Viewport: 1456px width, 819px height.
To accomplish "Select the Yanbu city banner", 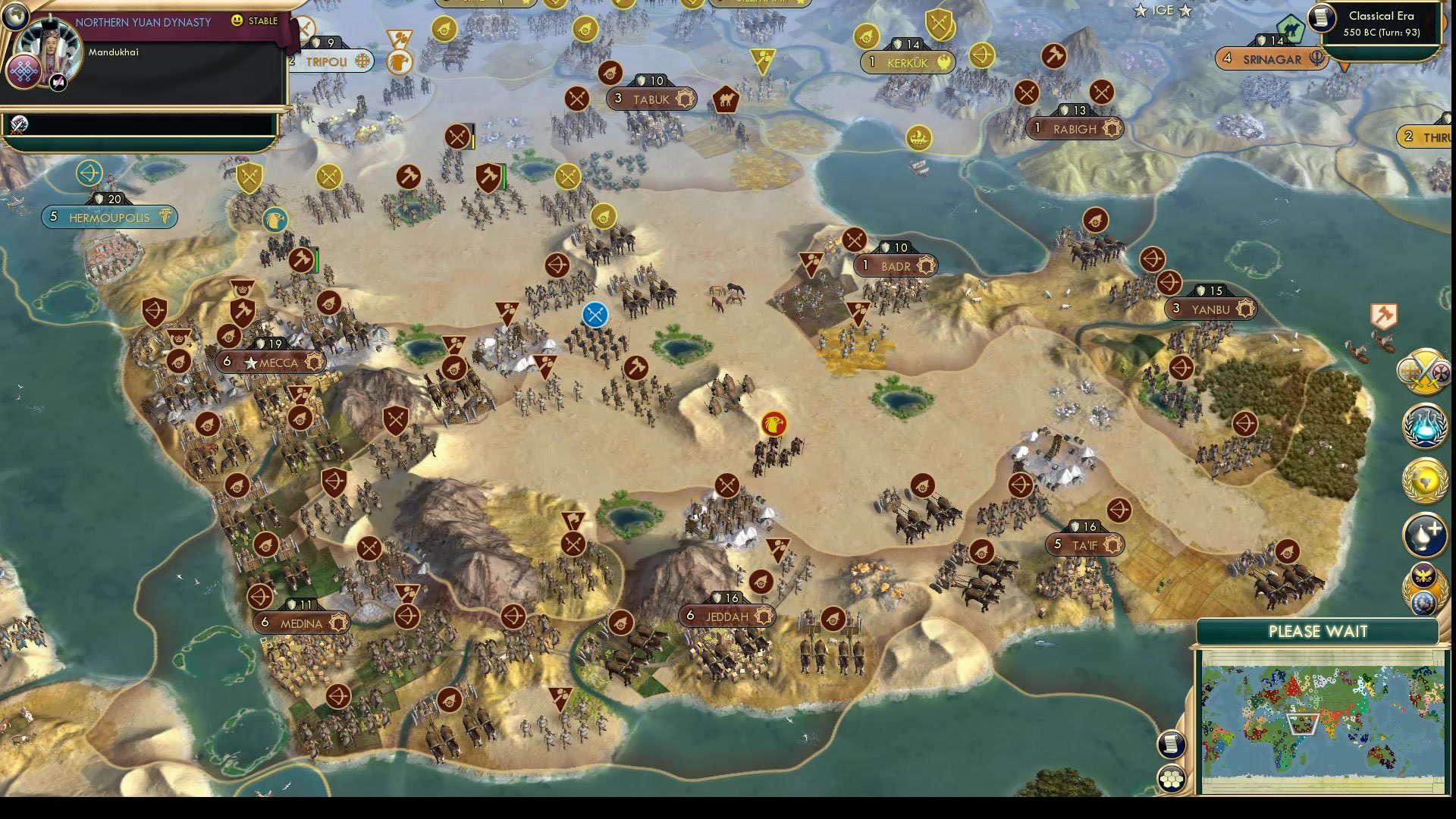I will tap(1210, 309).
